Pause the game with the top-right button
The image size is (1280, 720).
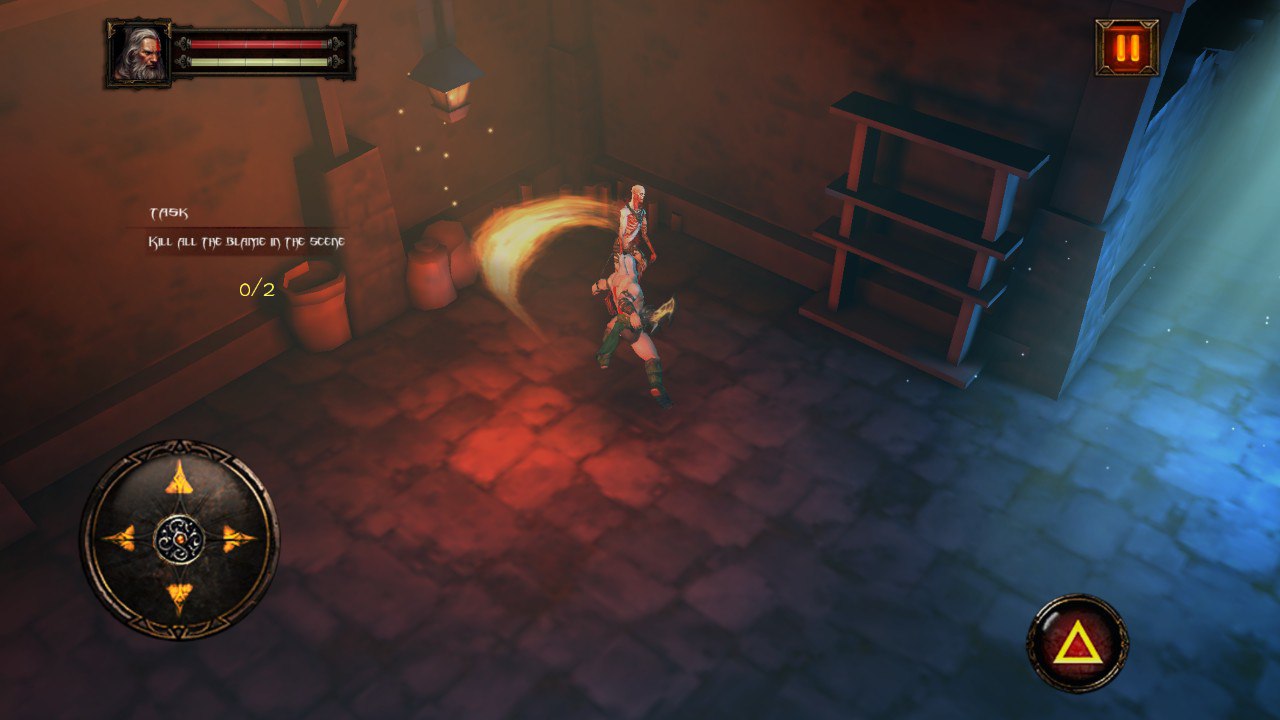click(x=1127, y=47)
